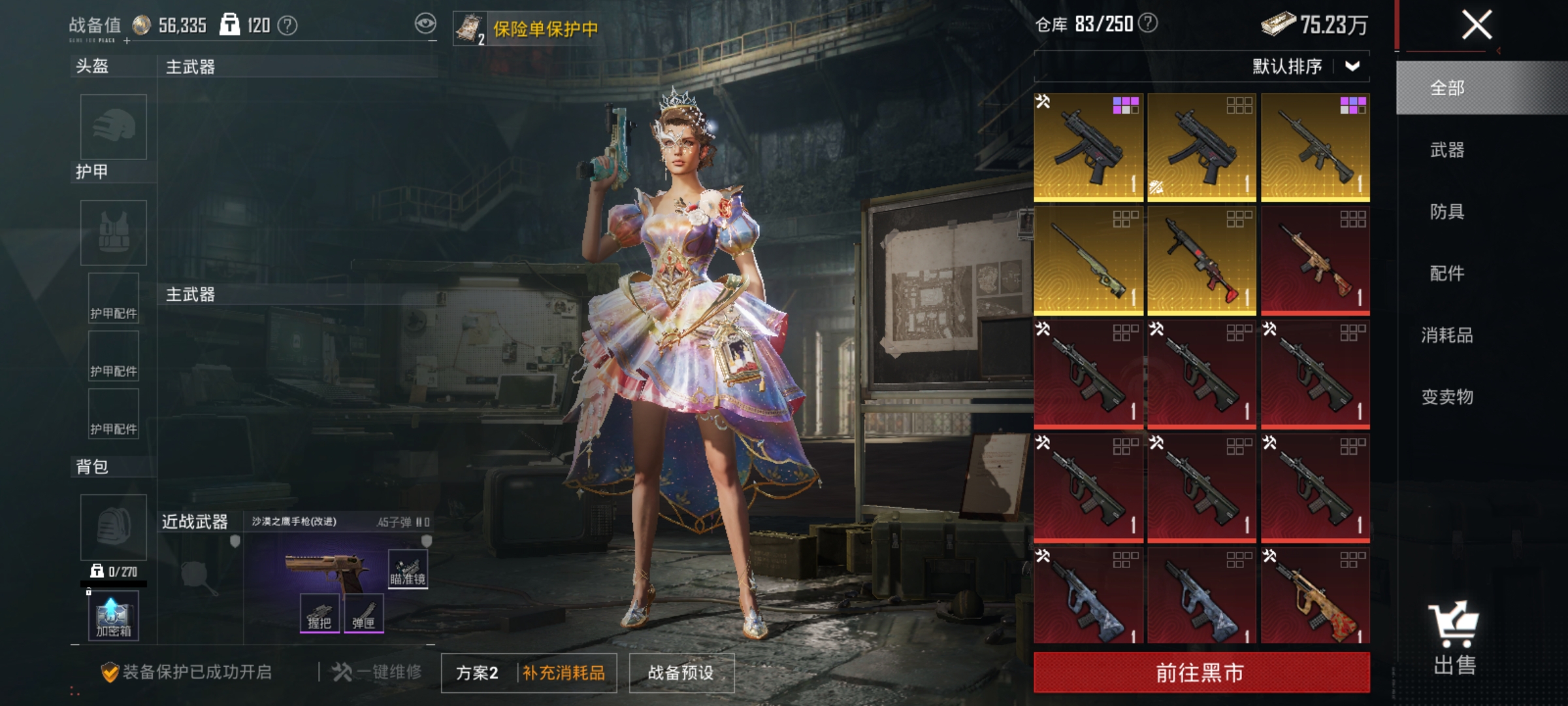The image size is (1568, 706).
Task: Switch to the 防具 category tab
Action: [x=1447, y=212]
